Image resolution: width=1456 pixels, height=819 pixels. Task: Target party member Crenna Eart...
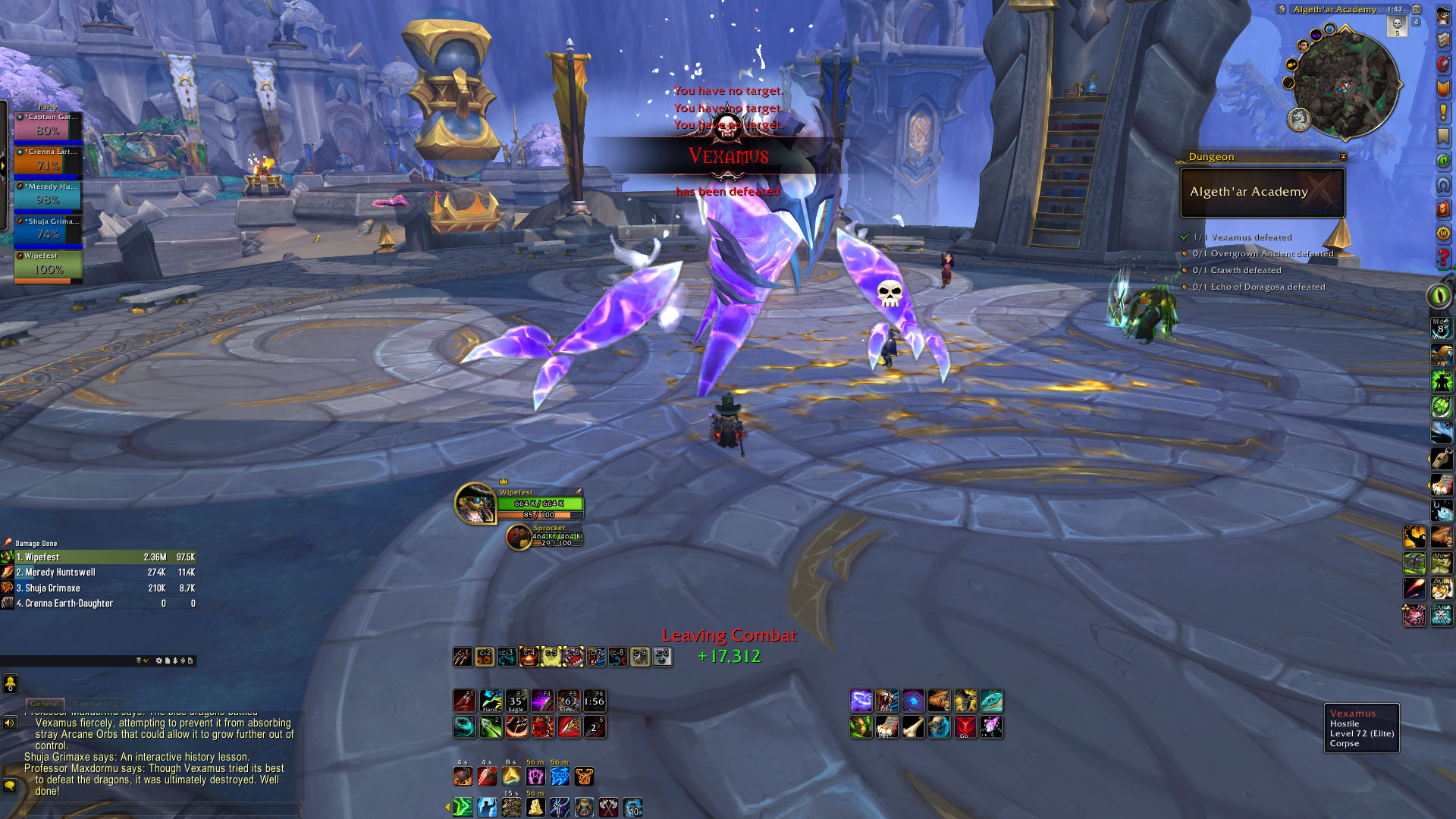pos(49,162)
